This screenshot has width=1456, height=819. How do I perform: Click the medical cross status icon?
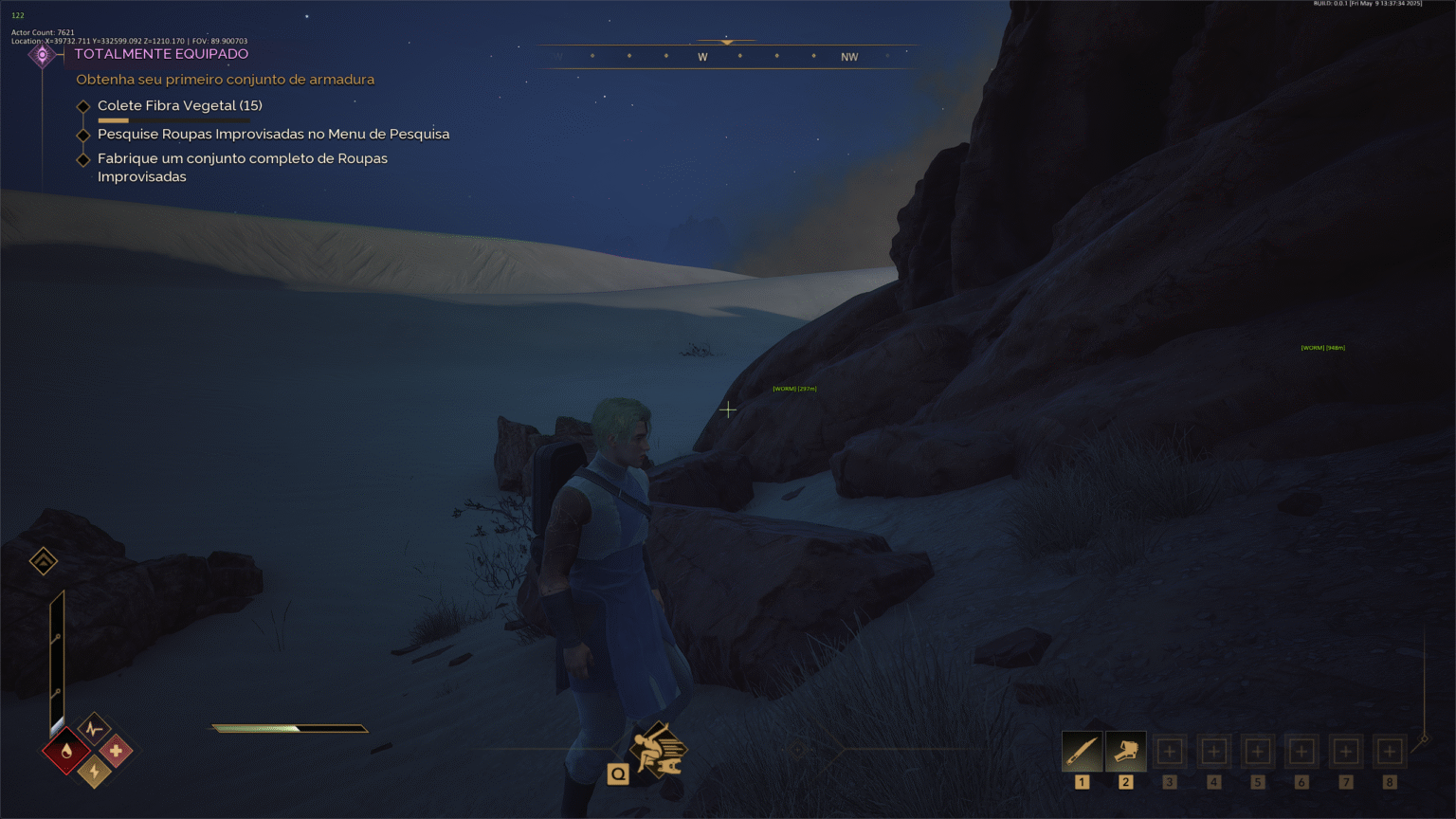[118, 752]
